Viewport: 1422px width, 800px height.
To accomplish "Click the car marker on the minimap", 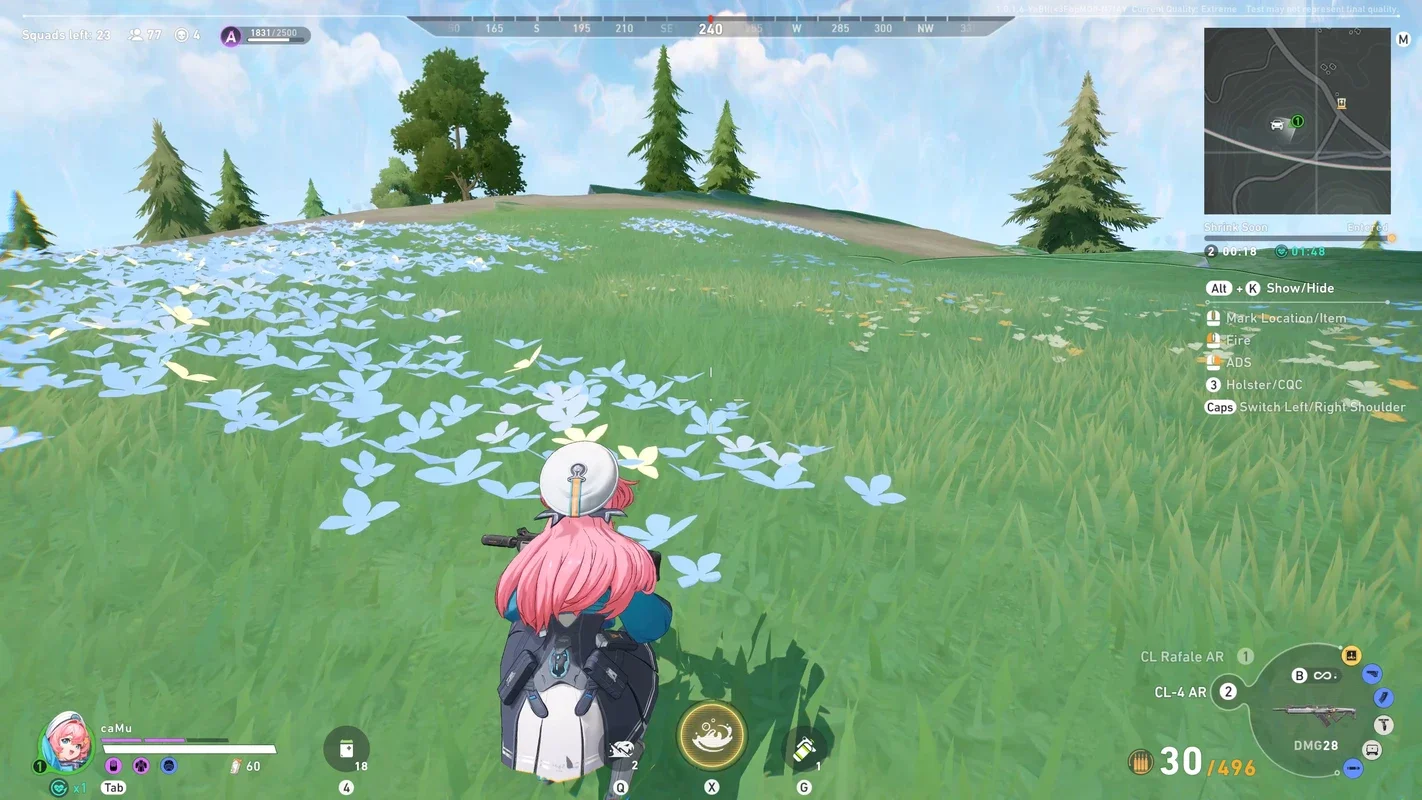I will (x=1277, y=124).
